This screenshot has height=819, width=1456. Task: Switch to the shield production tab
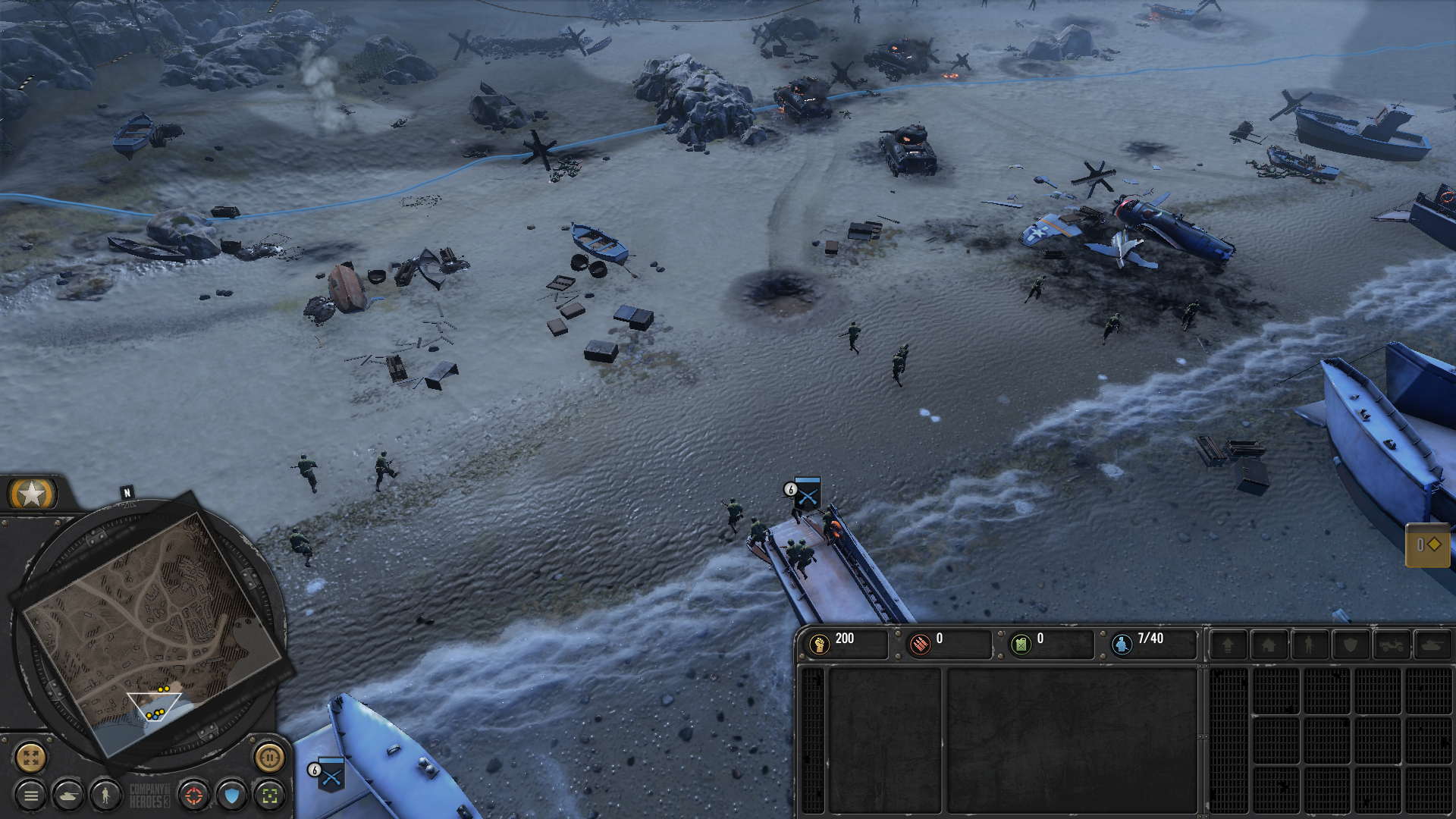[1350, 645]
